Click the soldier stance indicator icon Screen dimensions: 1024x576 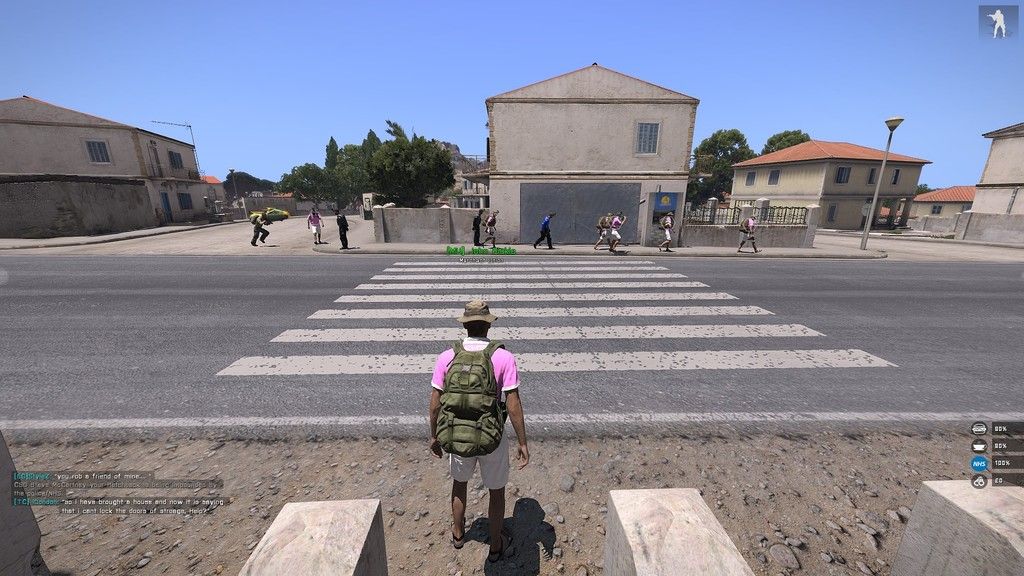click(997, 22)
